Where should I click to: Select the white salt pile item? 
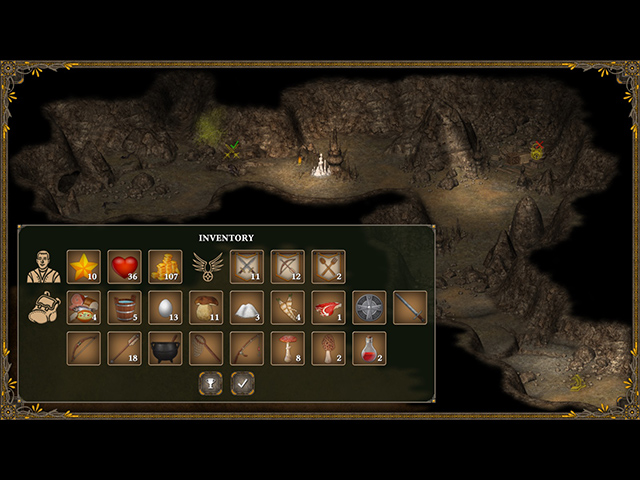(x=247, y=308)
